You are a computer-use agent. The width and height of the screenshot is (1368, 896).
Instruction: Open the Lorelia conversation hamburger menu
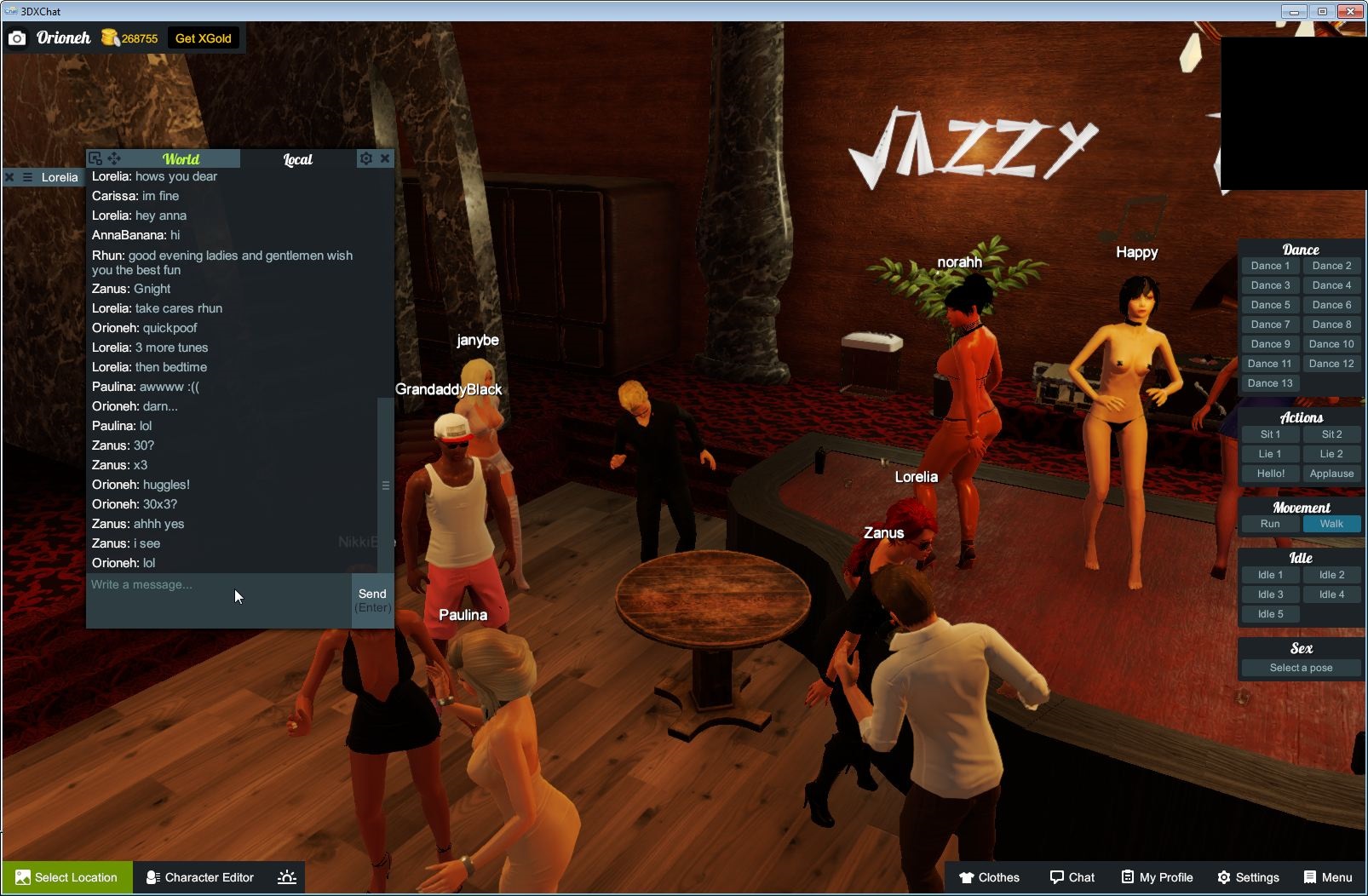point(28,177)
